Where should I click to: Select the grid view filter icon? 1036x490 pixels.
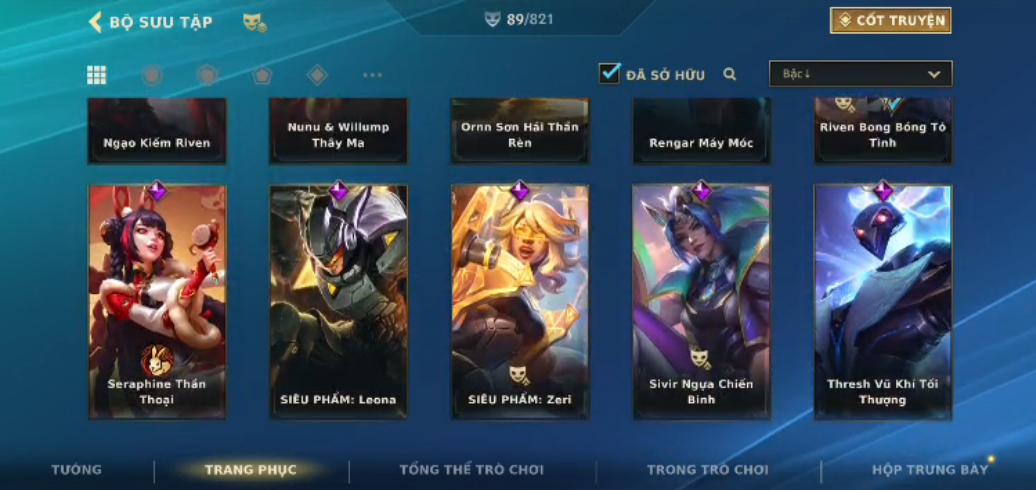(97, 75)
